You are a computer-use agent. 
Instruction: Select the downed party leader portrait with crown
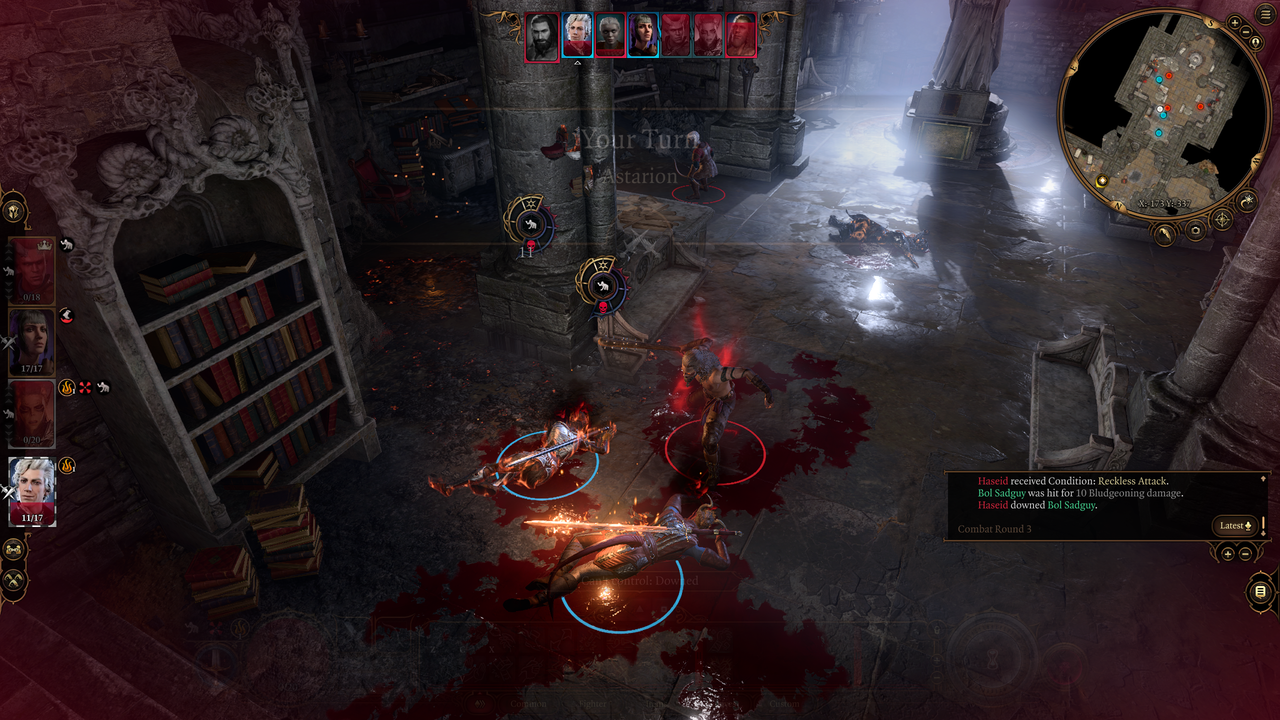point(32,270)
